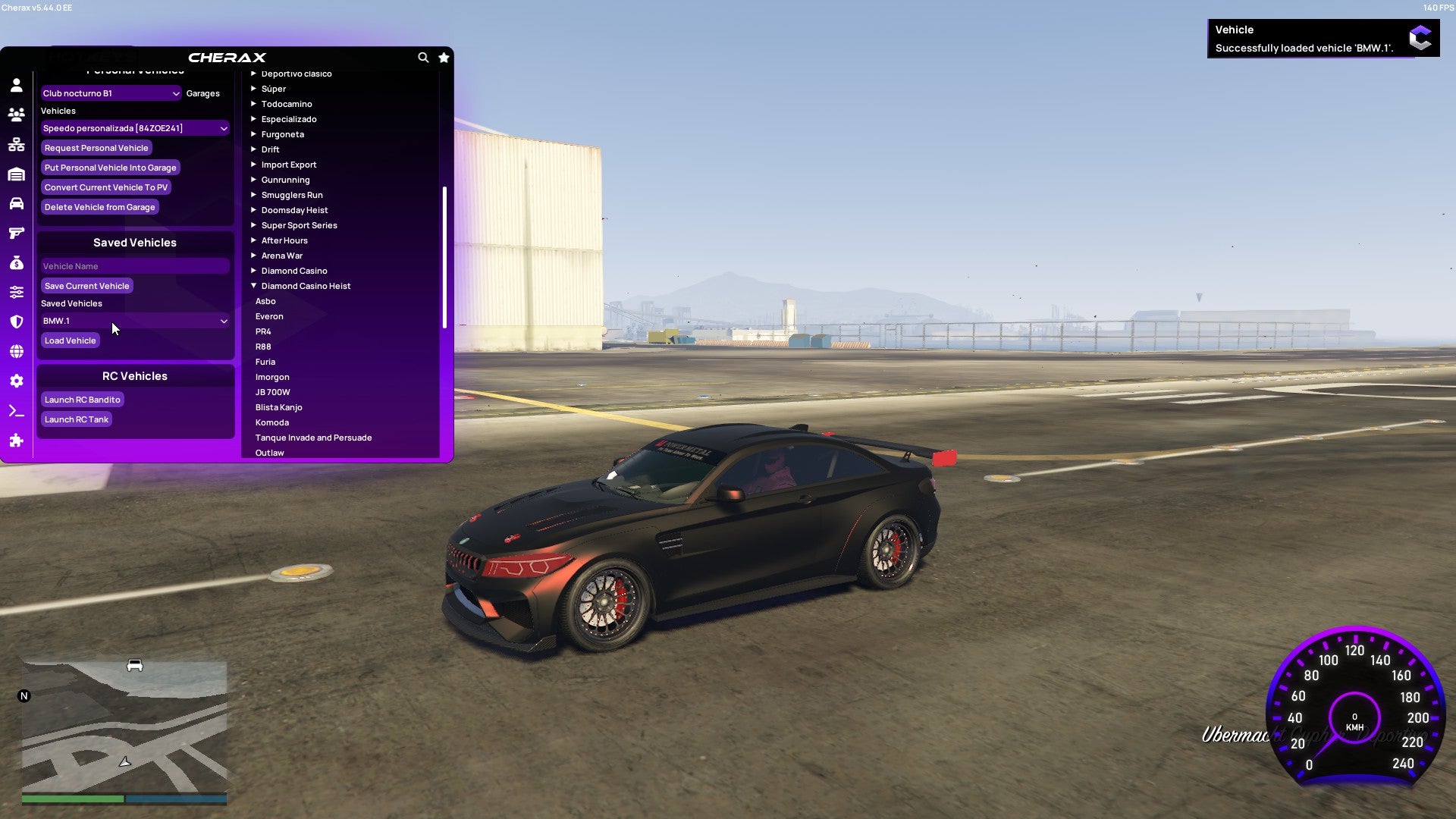1456x819 pixels.
Task: Click the favorites star in header
Action: point(444,57)
